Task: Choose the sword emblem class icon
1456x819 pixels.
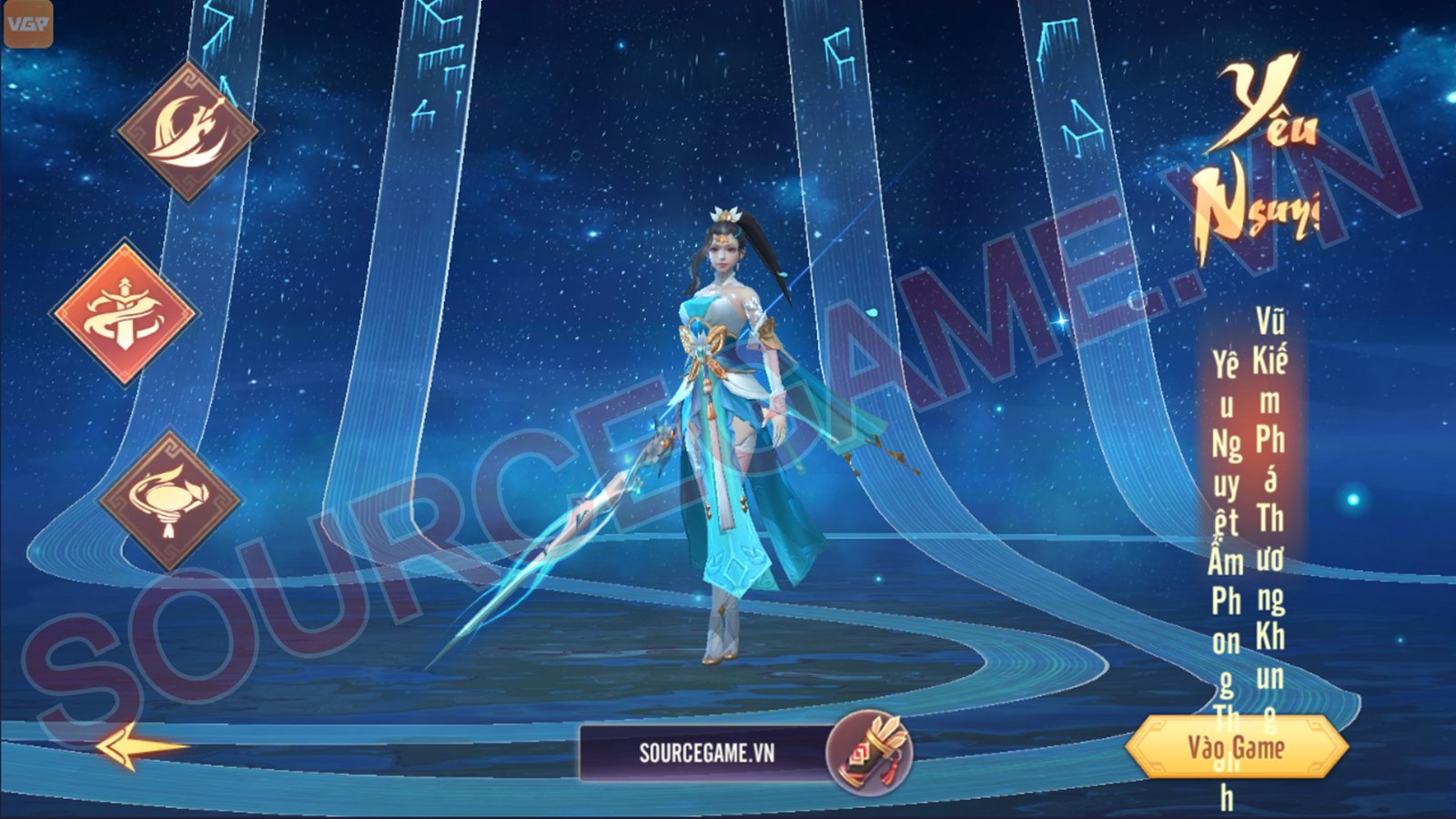Action: click(x=124, y=312)
